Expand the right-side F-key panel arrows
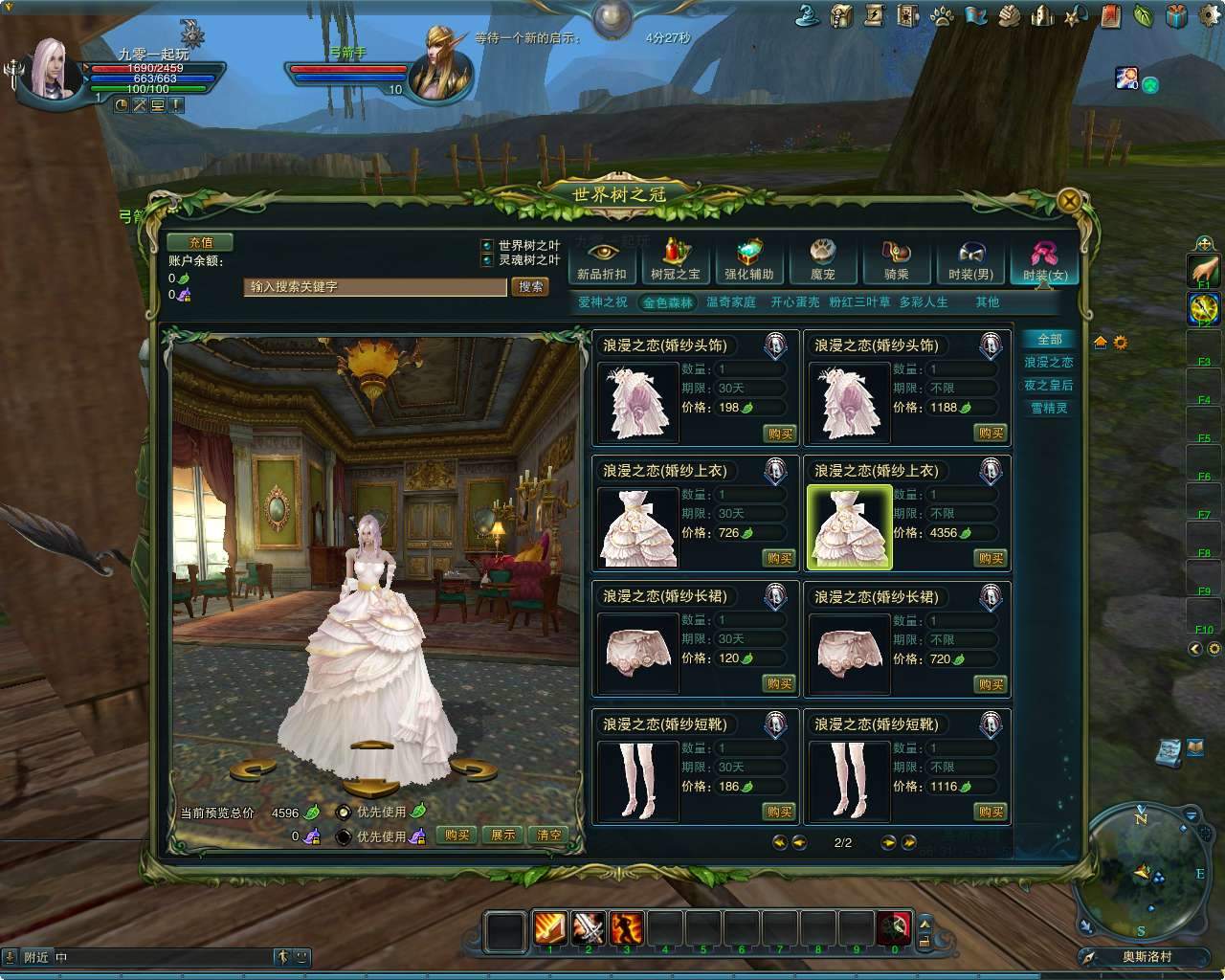1225x980 pixels. 1196,648
